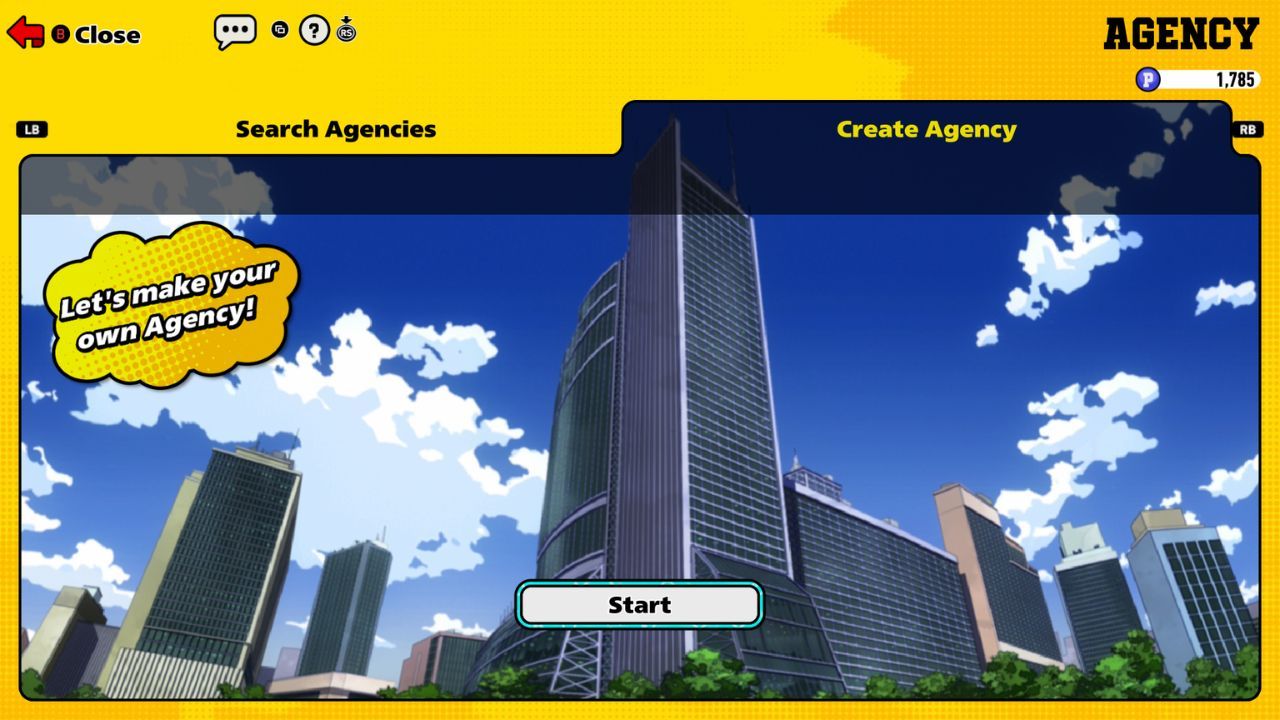Click the red back arrow icon

pyautogui.click(x=27, y=31)
